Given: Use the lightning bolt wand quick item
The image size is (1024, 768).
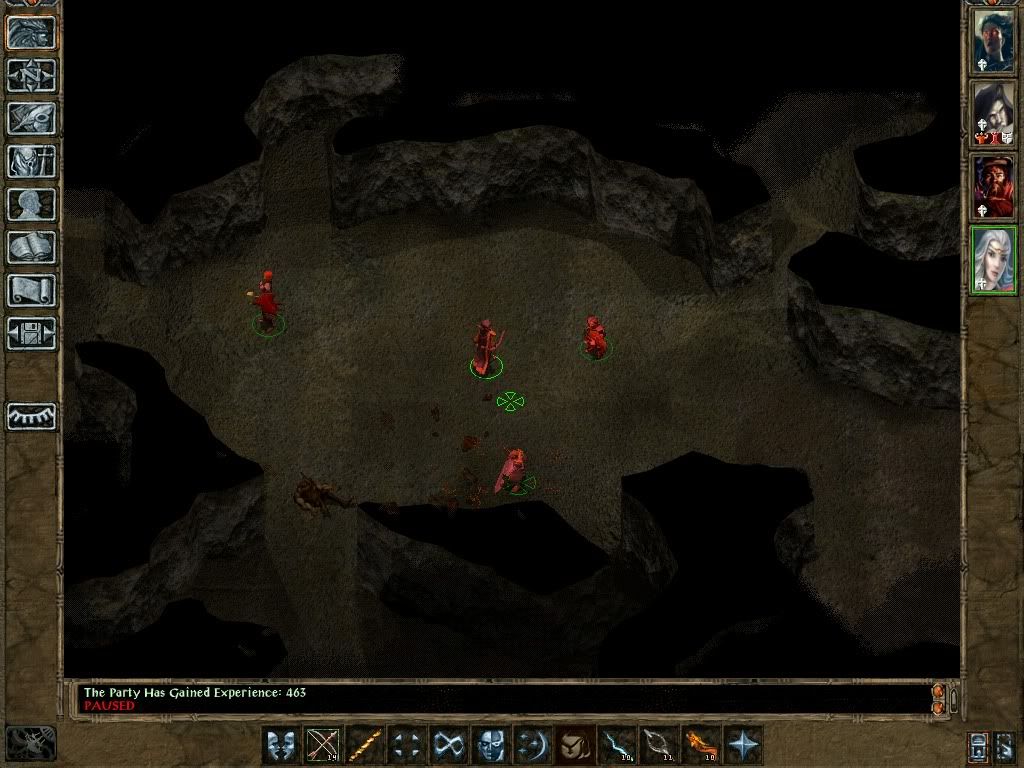Looking at the screenshot, I should [616, 745].
